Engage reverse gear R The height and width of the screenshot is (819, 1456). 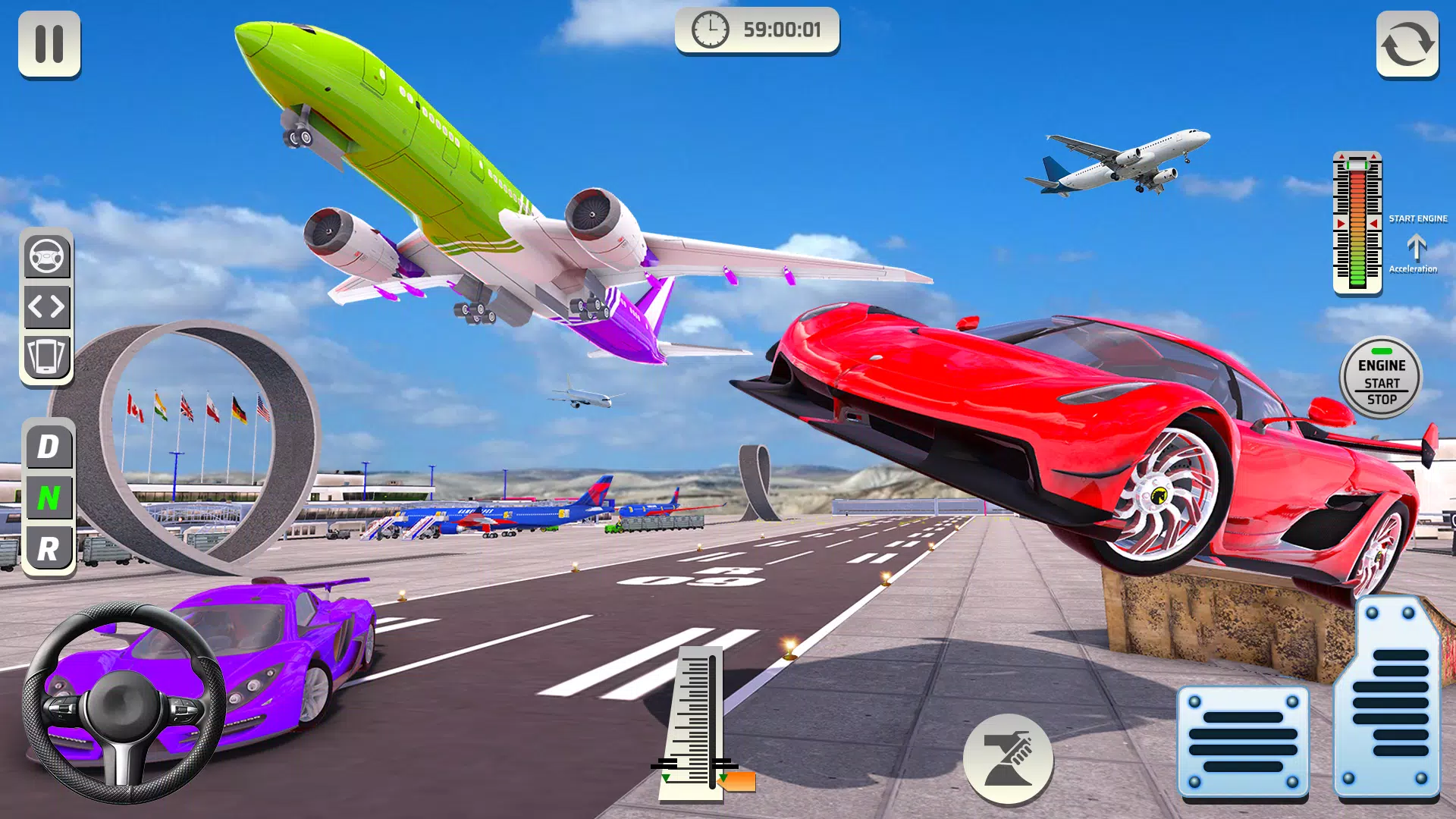click(x=48, y=544)
